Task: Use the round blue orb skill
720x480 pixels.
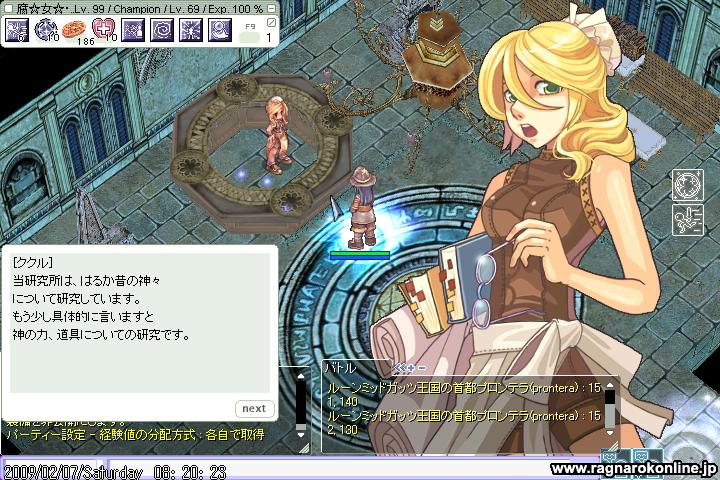Action: point(45,31)
